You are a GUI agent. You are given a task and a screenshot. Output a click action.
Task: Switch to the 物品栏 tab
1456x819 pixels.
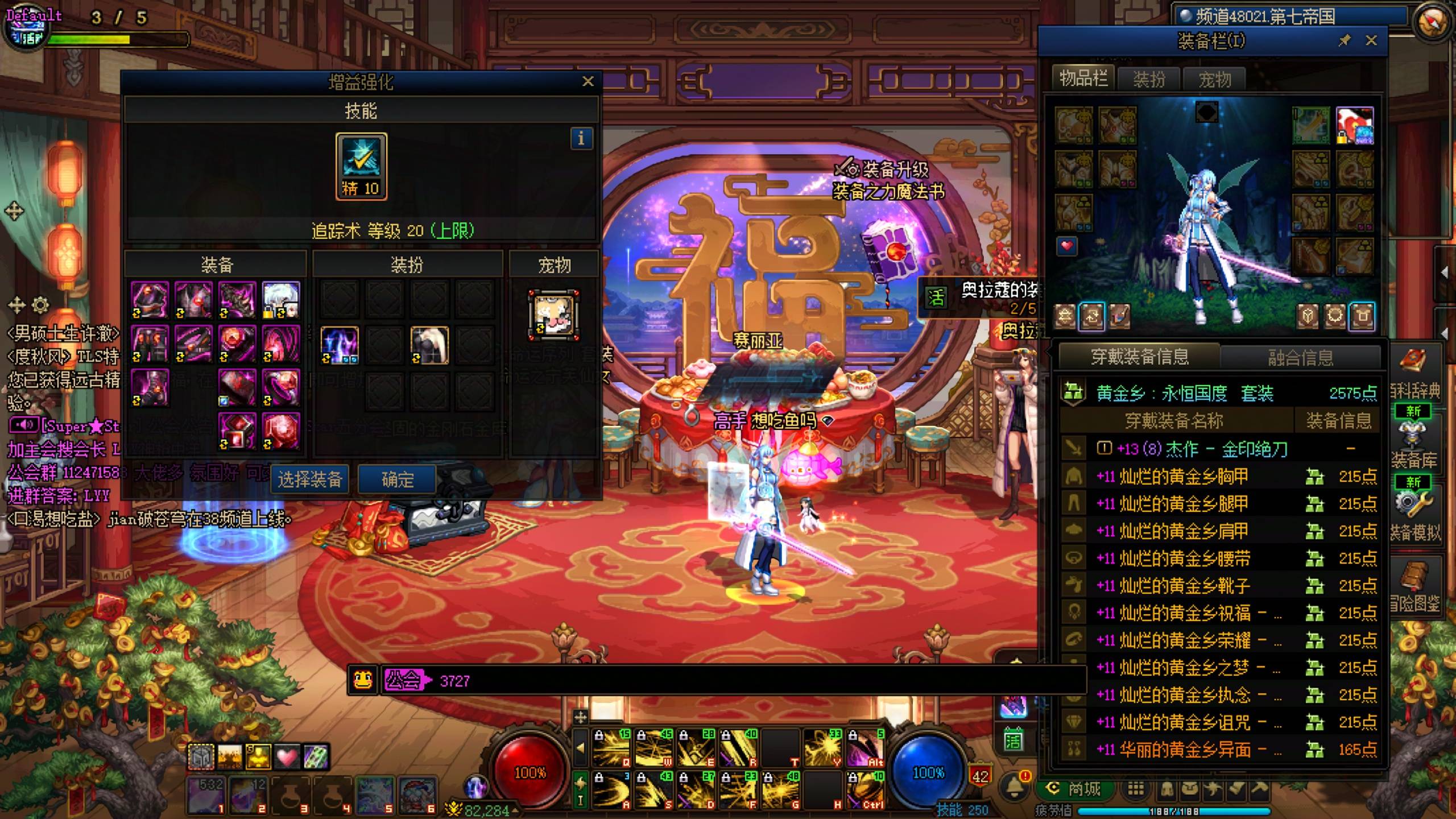(x=1083, y=78)
